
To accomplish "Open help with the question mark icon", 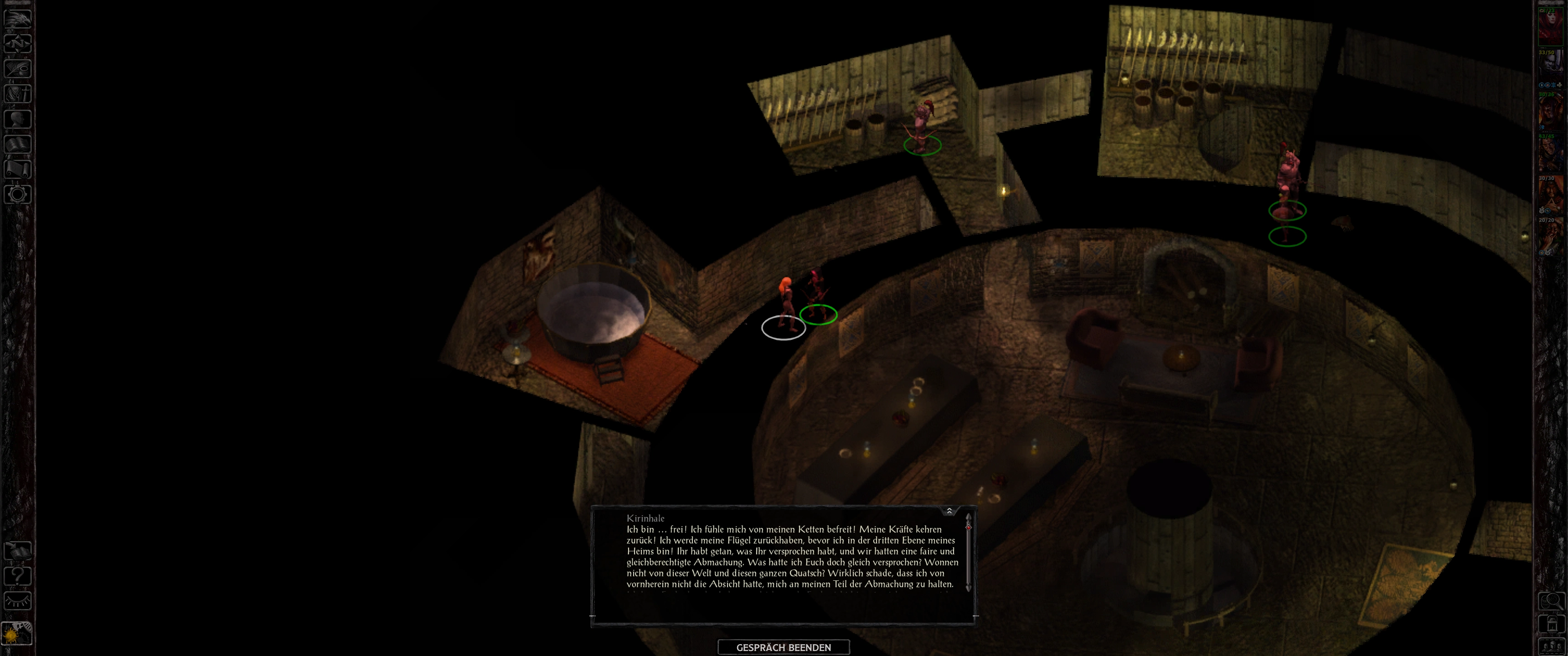I will tap(18, 576).
